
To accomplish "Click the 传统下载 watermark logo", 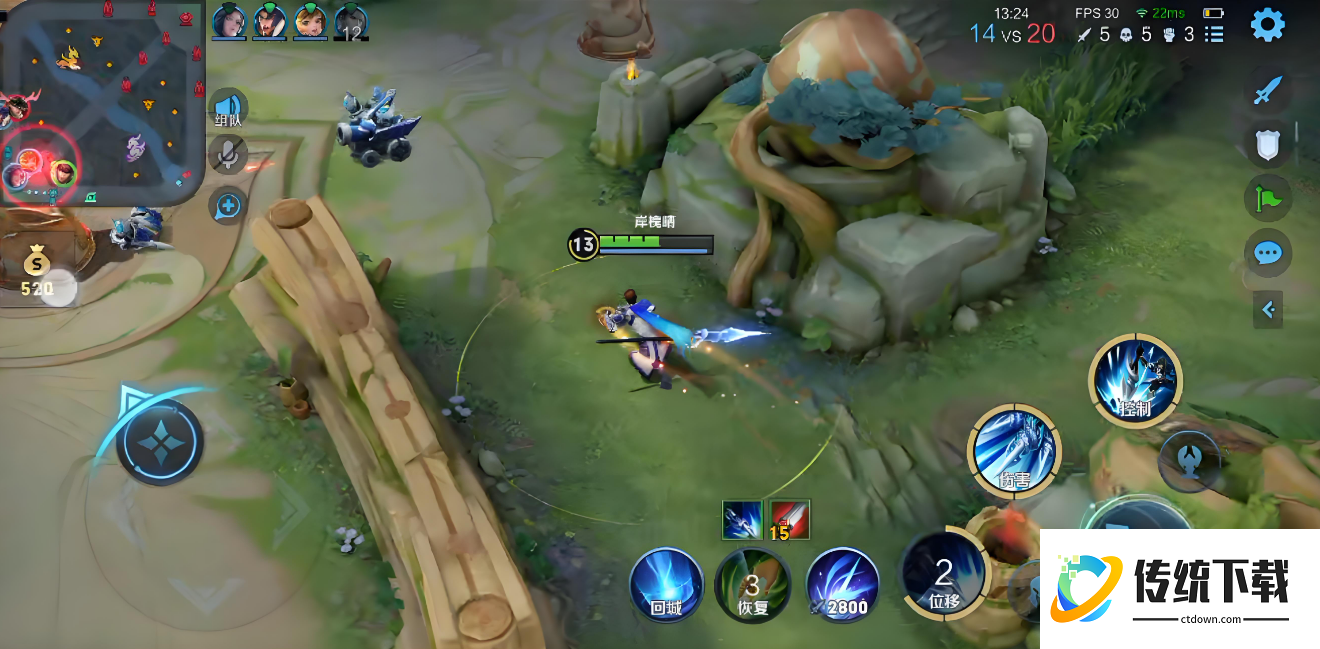I will pyautogui.click(x=1180, y=588).
